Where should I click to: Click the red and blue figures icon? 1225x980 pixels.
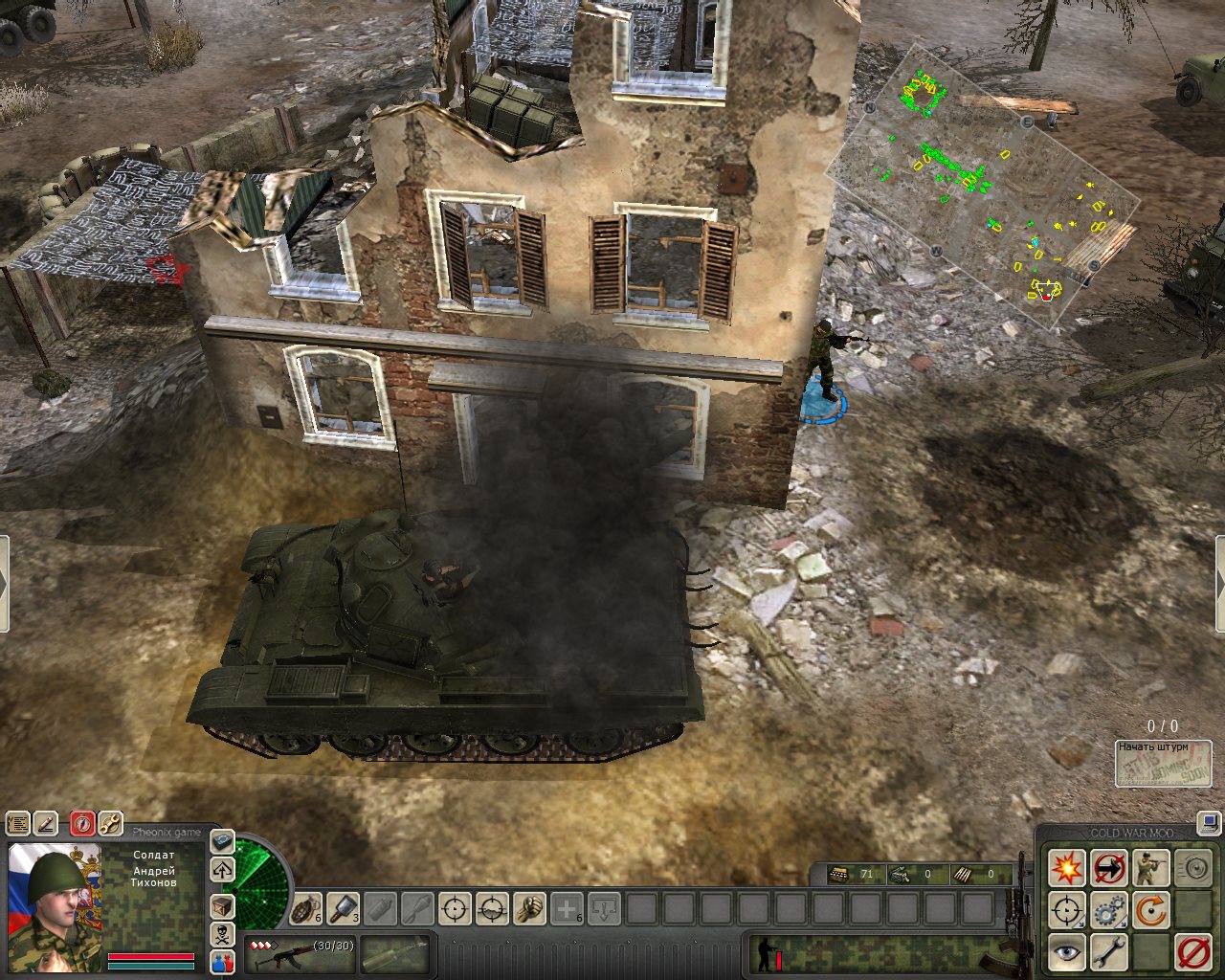pyautogui.click(x=222, y=962)
